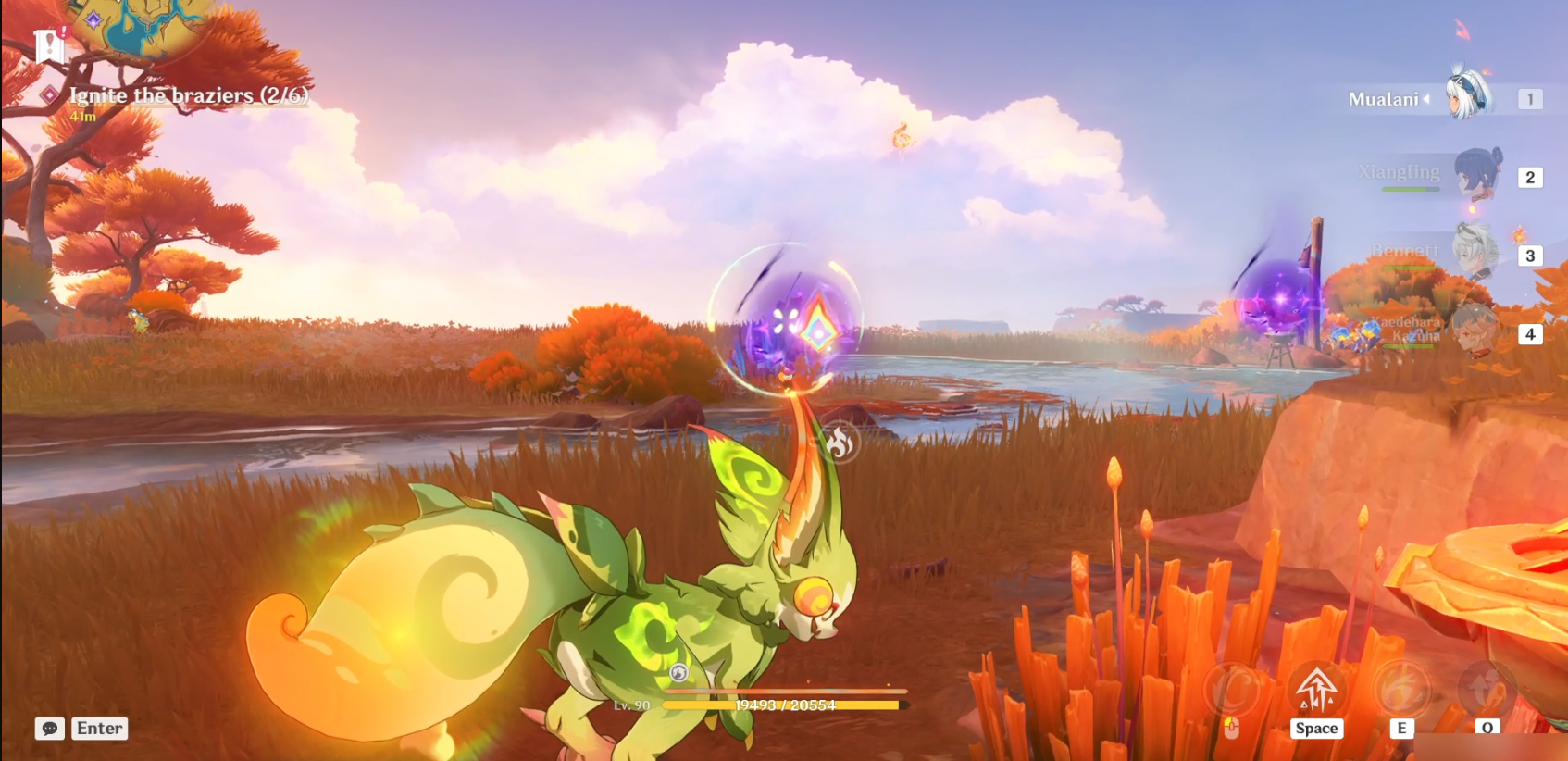Switch to party member Xiangling
The width and height of the screenshot is (1568, 761).
1476,174
